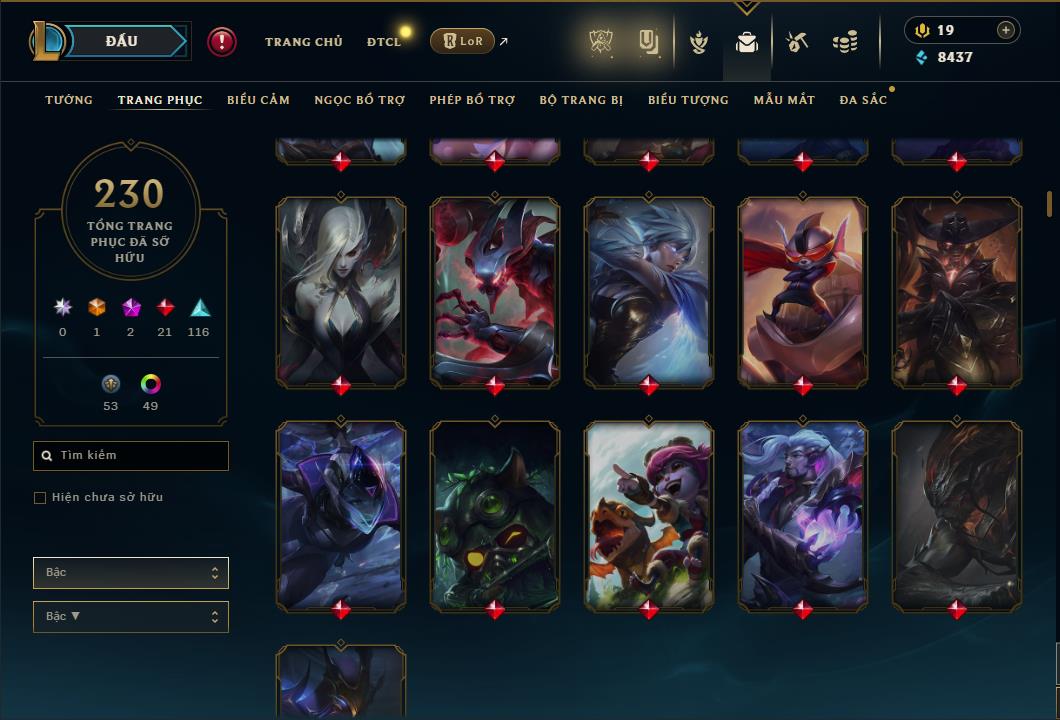
Task: Switch to the TƯỚNG tab
Action: point(69,100)
